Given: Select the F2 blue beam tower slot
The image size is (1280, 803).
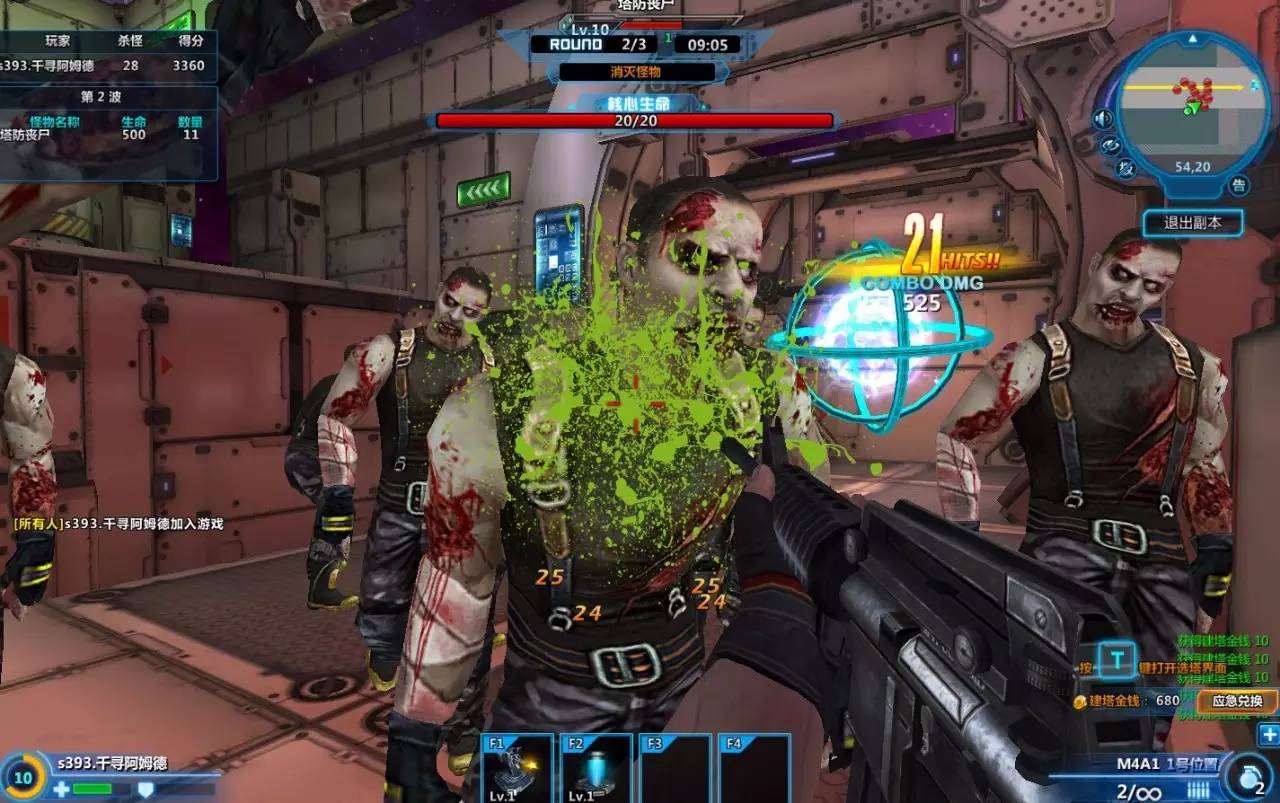Looking at the screenshot, I should [596, 770].
